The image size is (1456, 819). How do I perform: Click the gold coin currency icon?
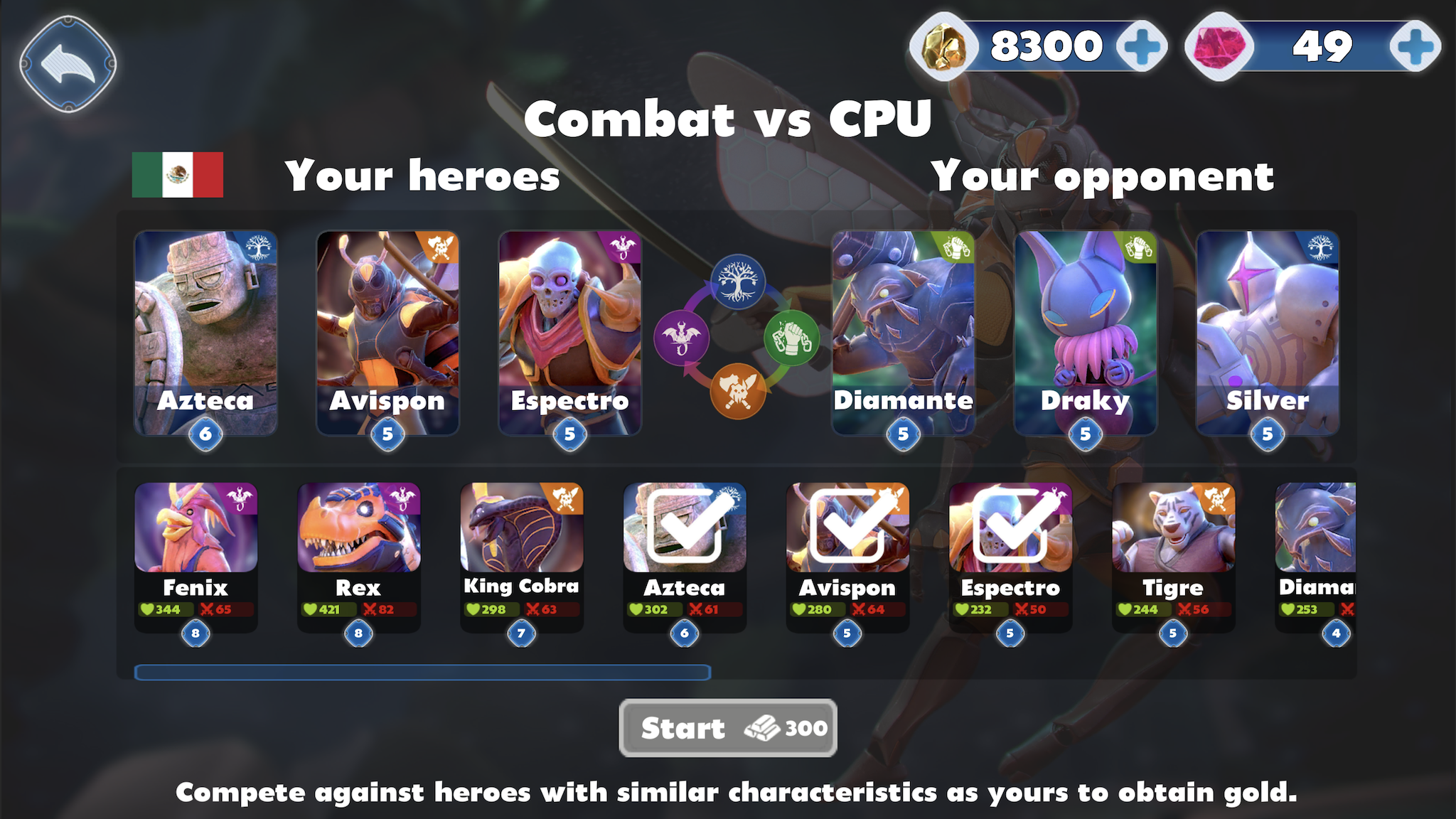(x=942, y=45)
